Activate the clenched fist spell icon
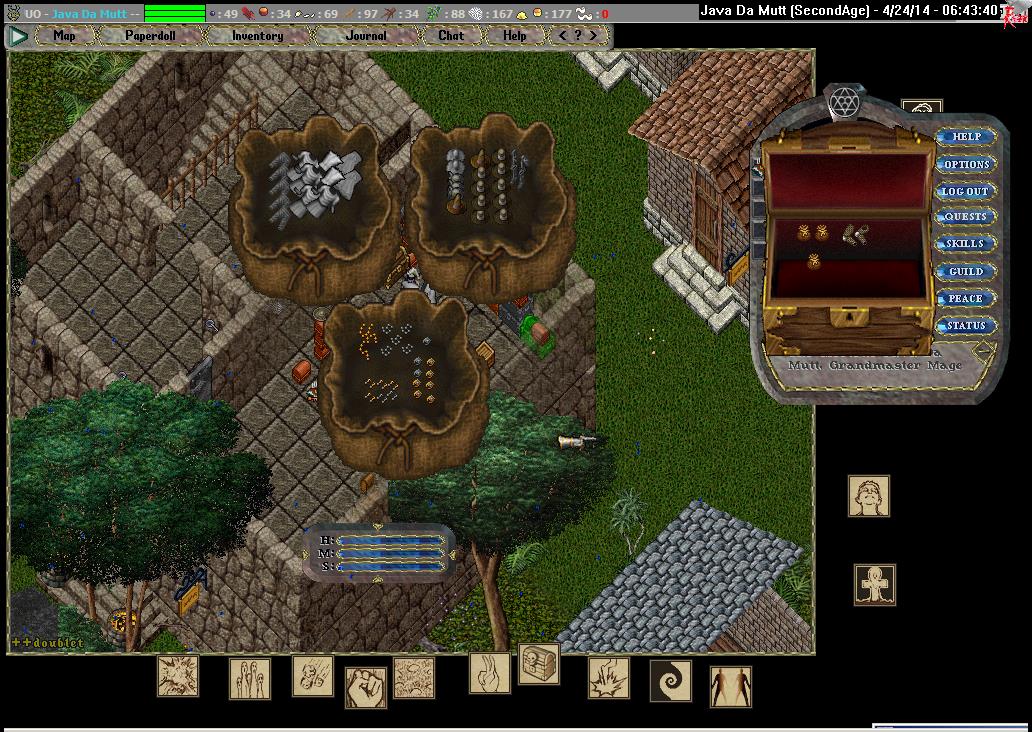This screenshot has height=732, width=1032. click(366, 687)
